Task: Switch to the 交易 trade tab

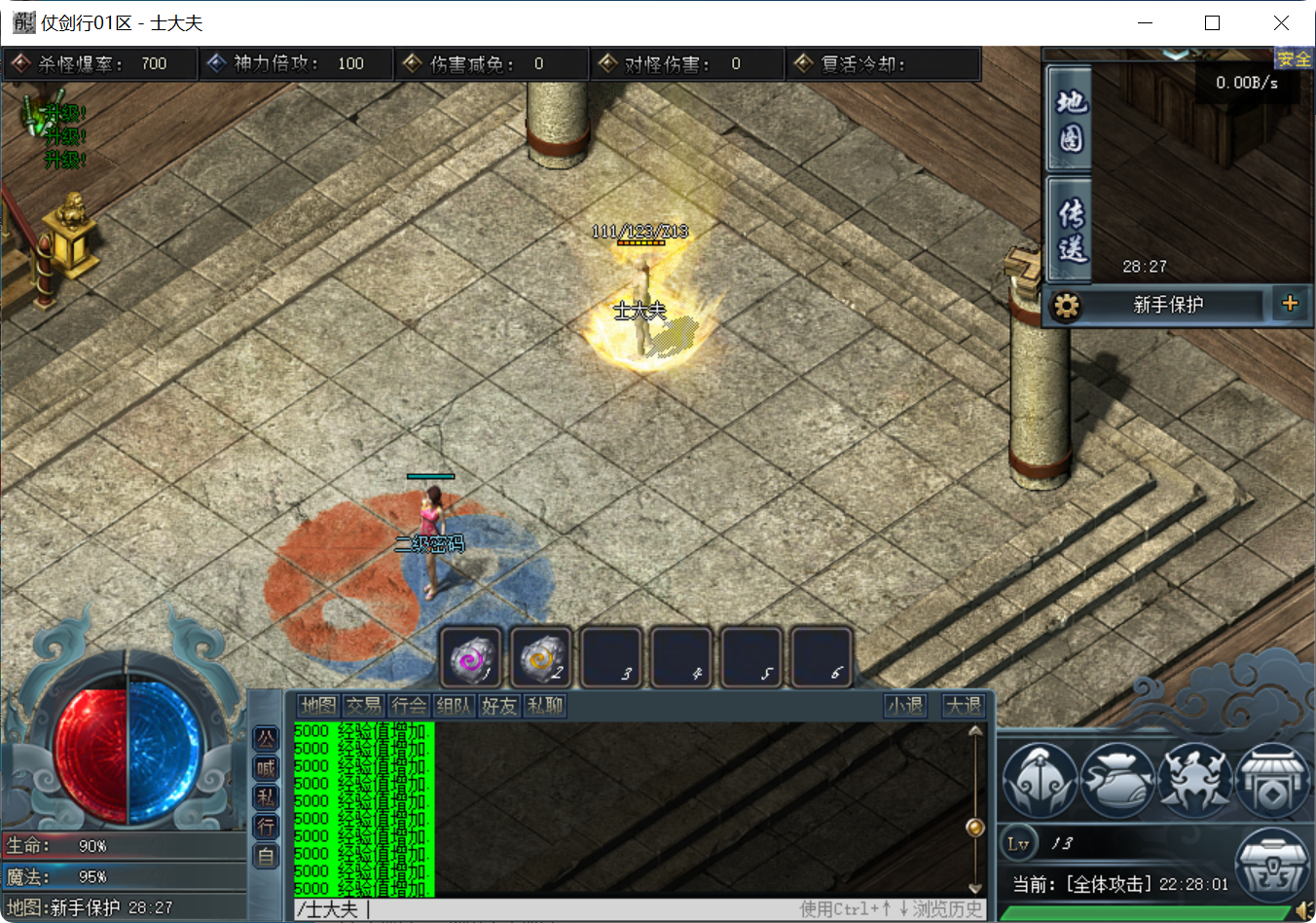Action: [x=363, y=706]
